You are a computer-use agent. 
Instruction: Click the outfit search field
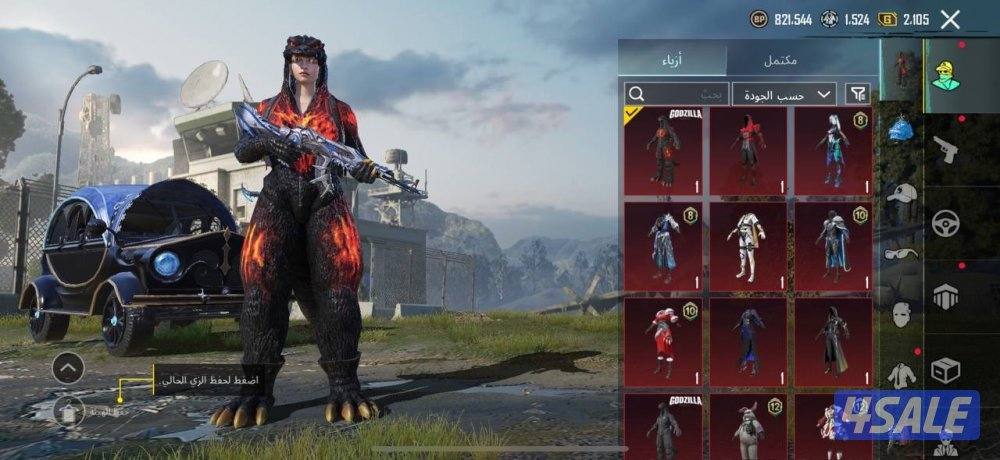(676, 94)
